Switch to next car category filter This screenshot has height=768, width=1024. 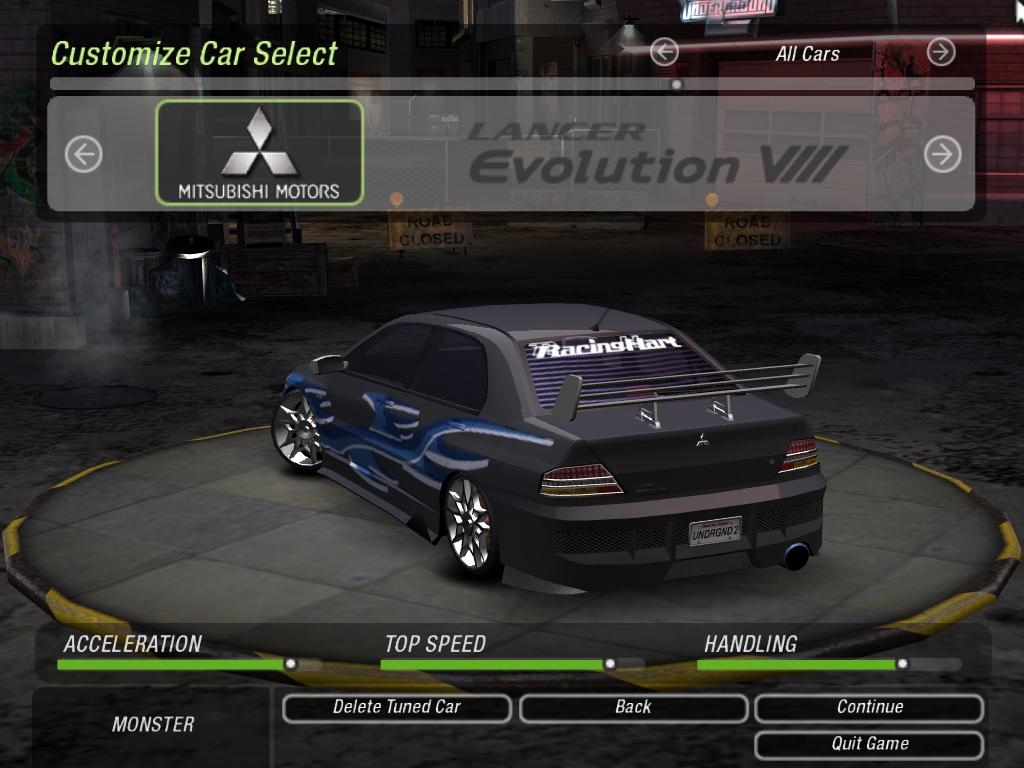click(941, 52)
